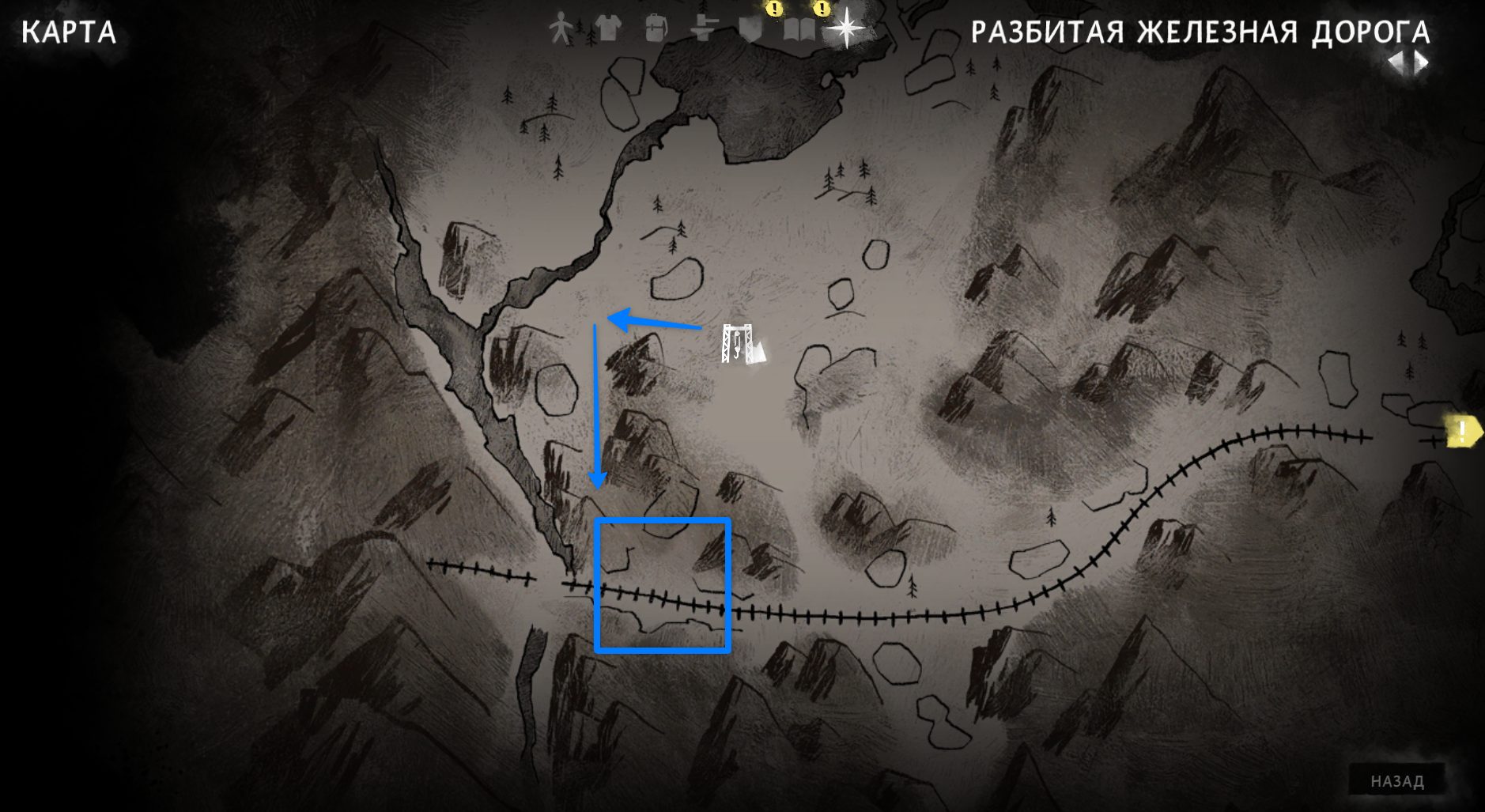Click the white gate location marker
Image resolution: width=1485 pixels, height=812 pixels.
point(737,345)
